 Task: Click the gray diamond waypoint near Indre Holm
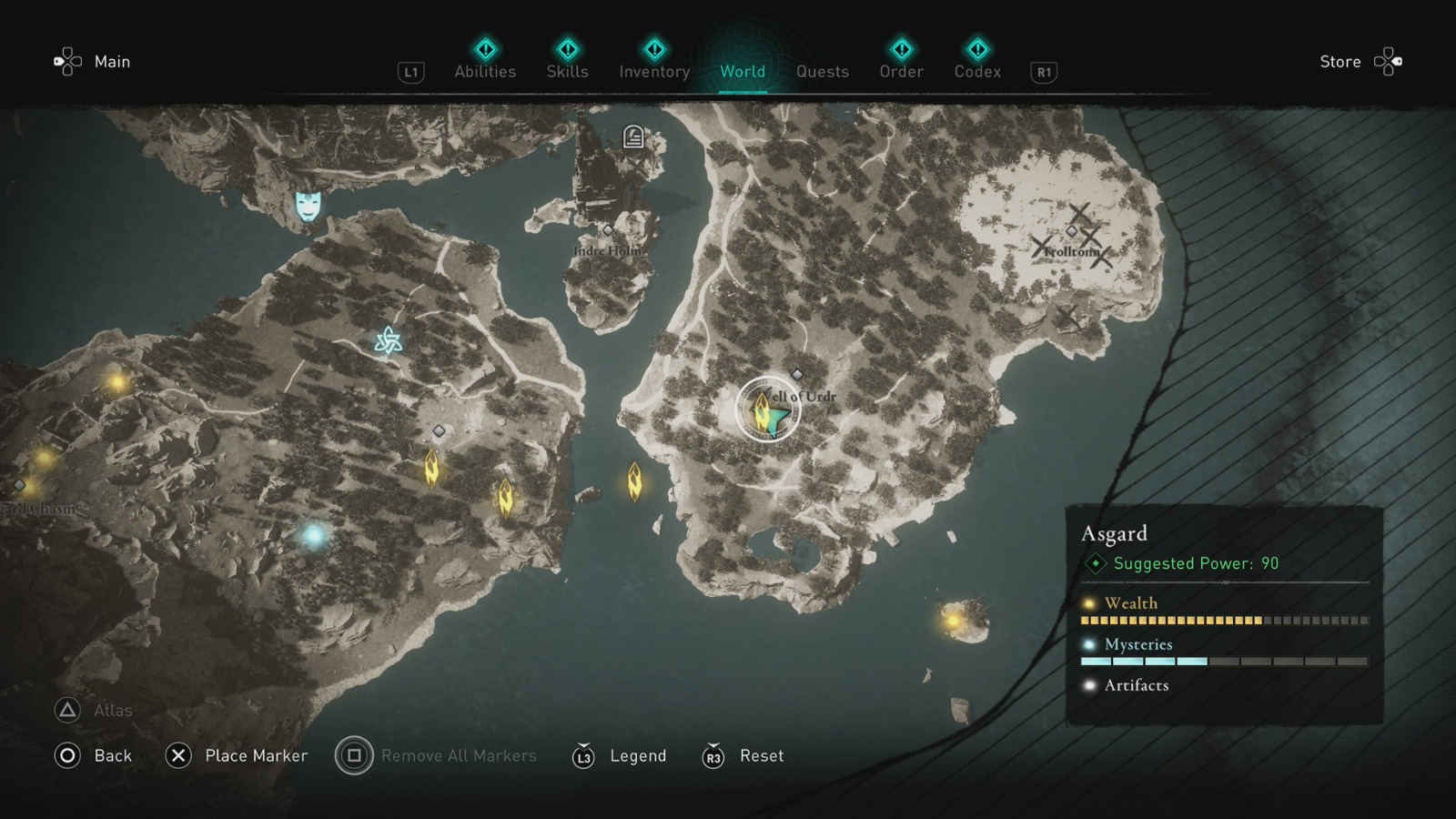coord(606,231)
